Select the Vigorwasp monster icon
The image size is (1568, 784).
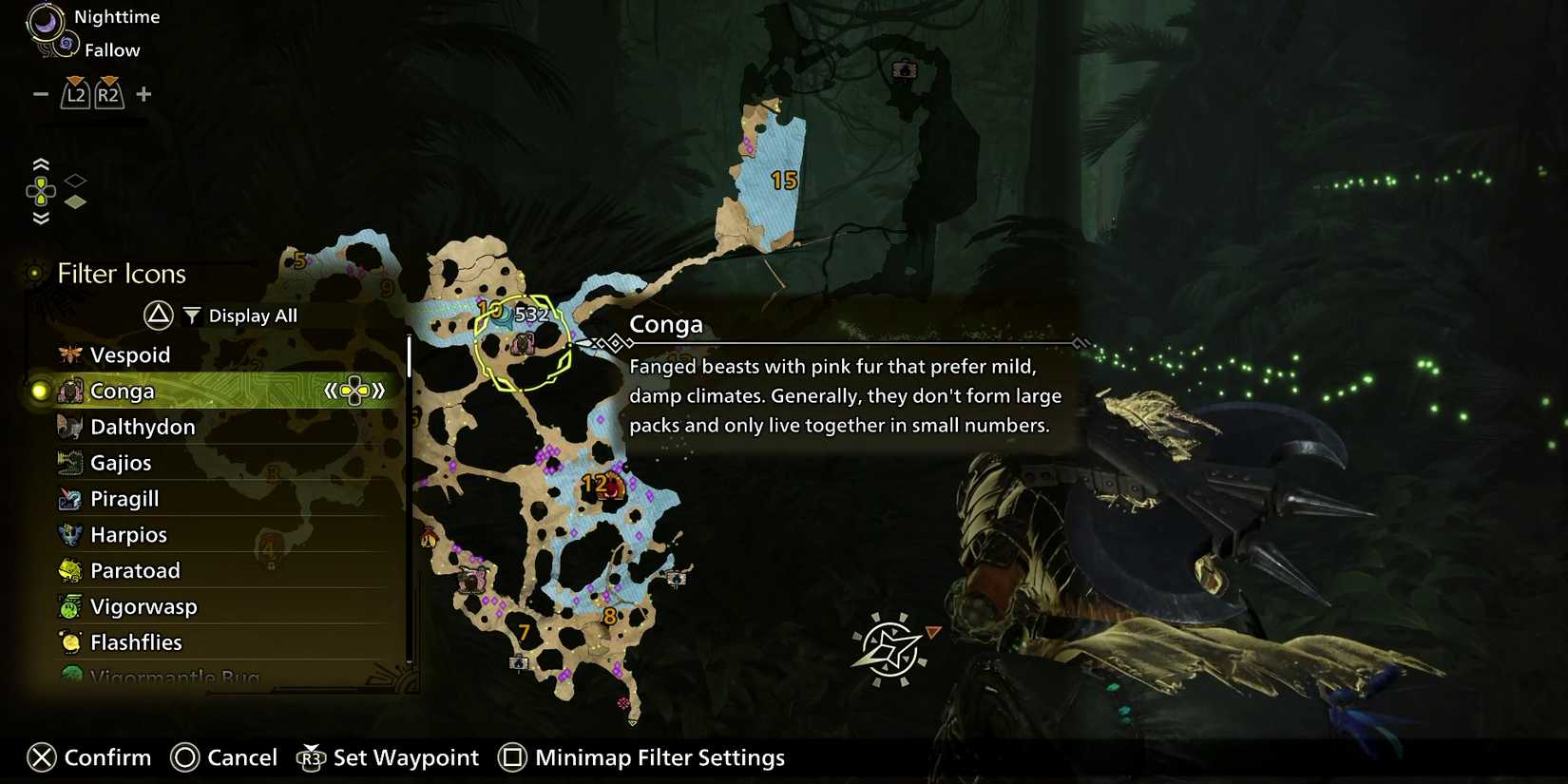(69, 606)
